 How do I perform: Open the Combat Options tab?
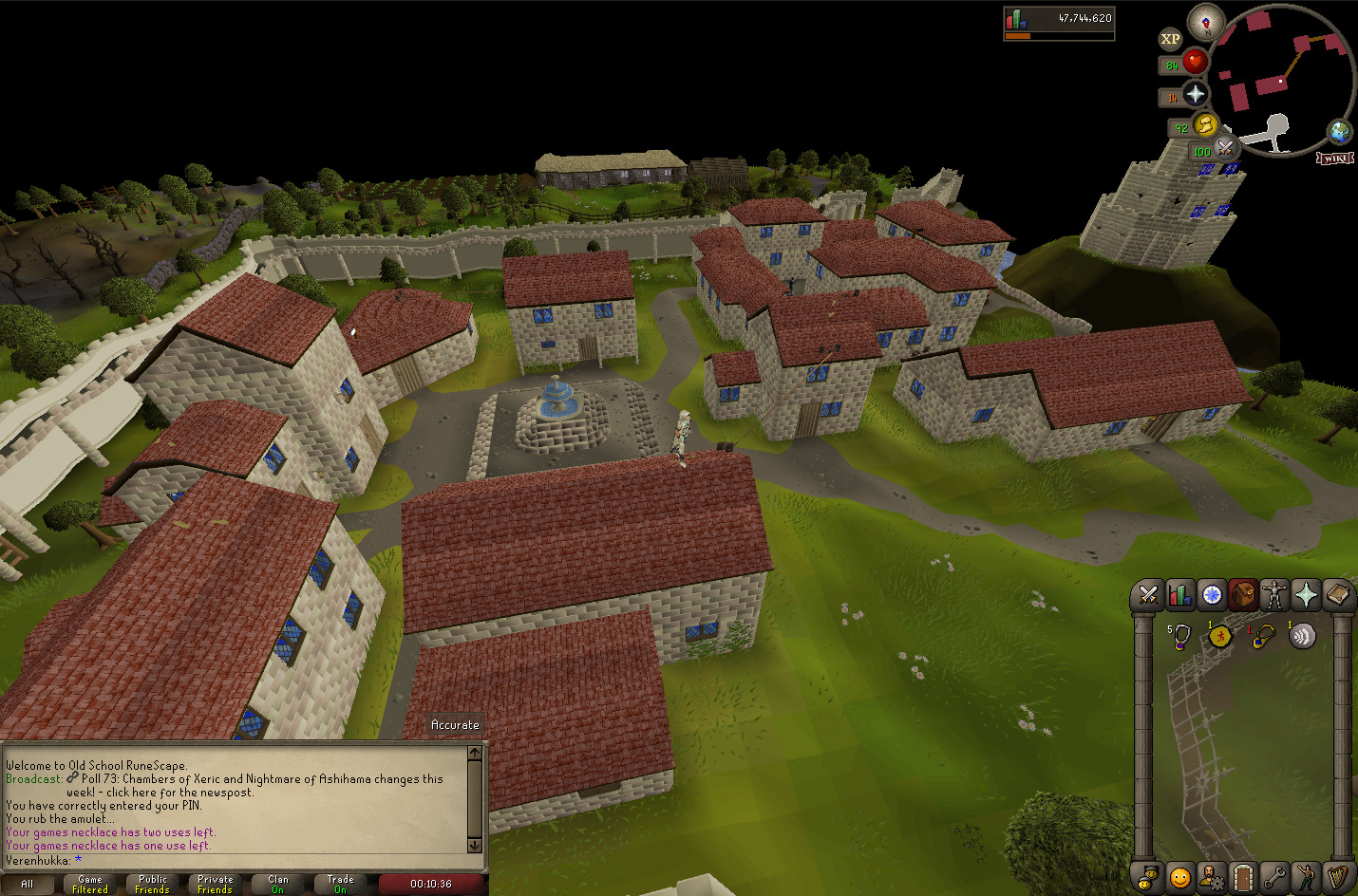1148,595
